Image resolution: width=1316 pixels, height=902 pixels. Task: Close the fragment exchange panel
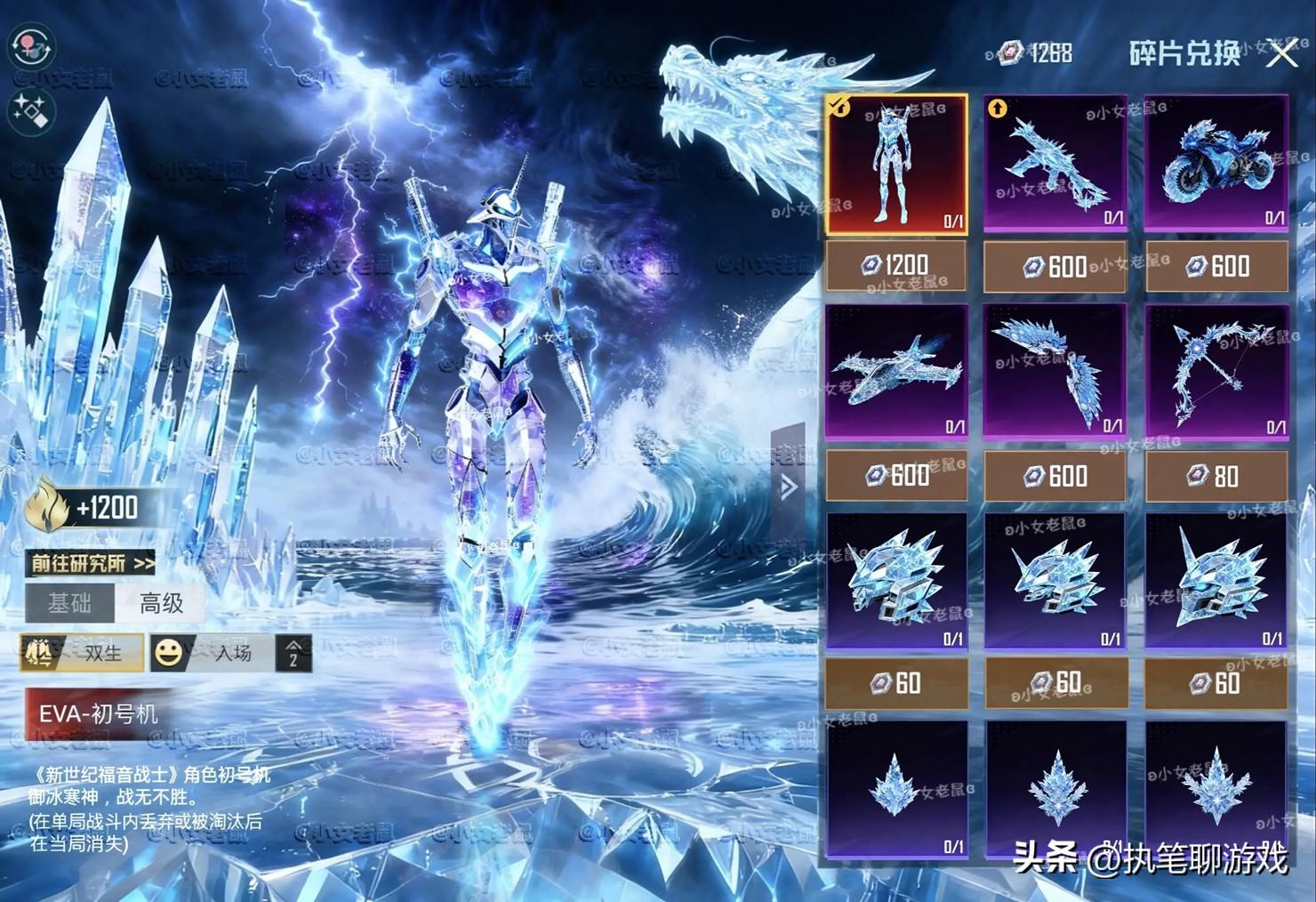pyautogui.click(x=1281, y=54)
